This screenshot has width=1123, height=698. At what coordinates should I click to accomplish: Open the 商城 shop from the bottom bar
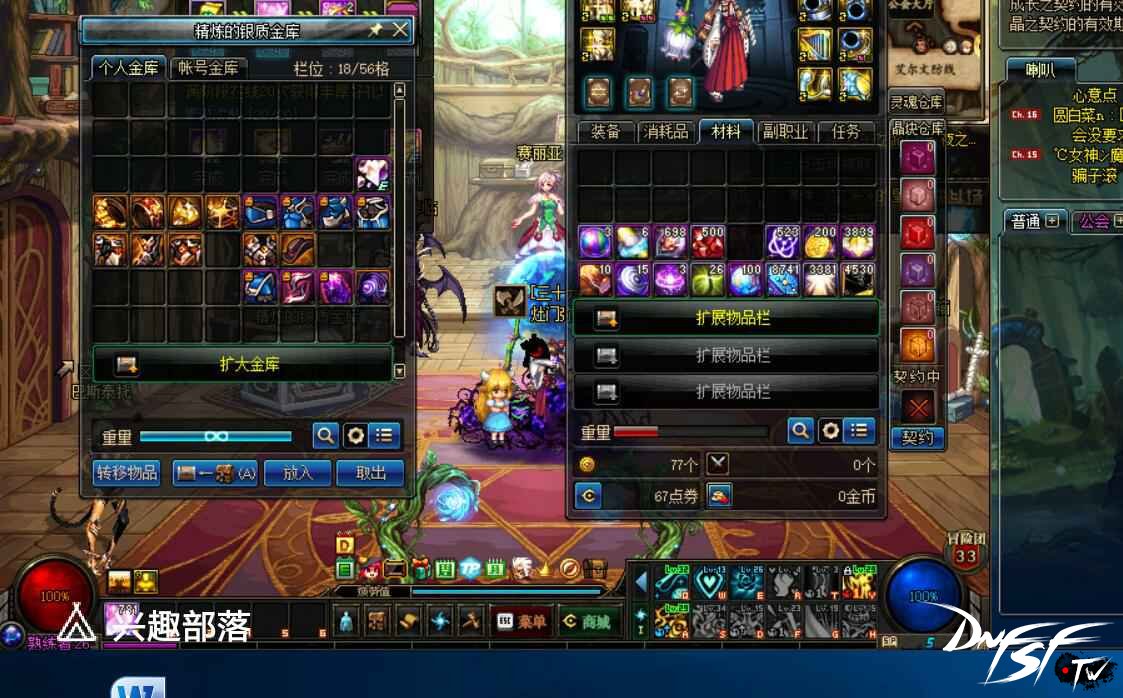[588, 621]
